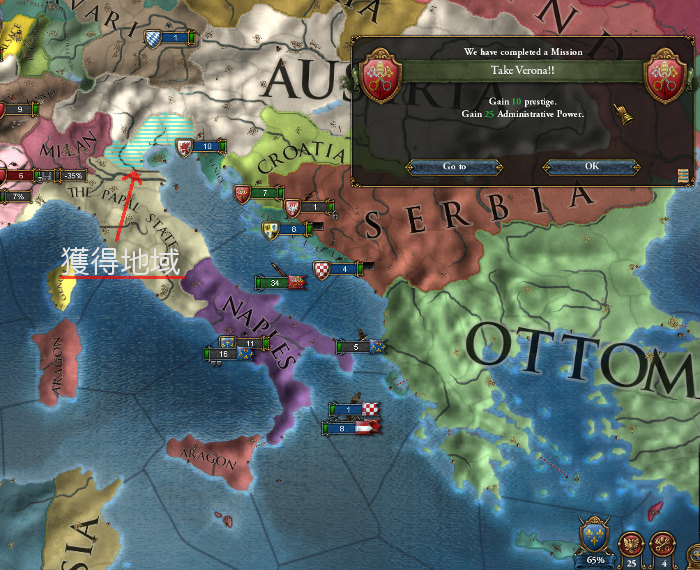This screenshot has width=700, height=570.
Task: Select the crossed keys emblem showing 4
Action: click(x=662, y=544)
